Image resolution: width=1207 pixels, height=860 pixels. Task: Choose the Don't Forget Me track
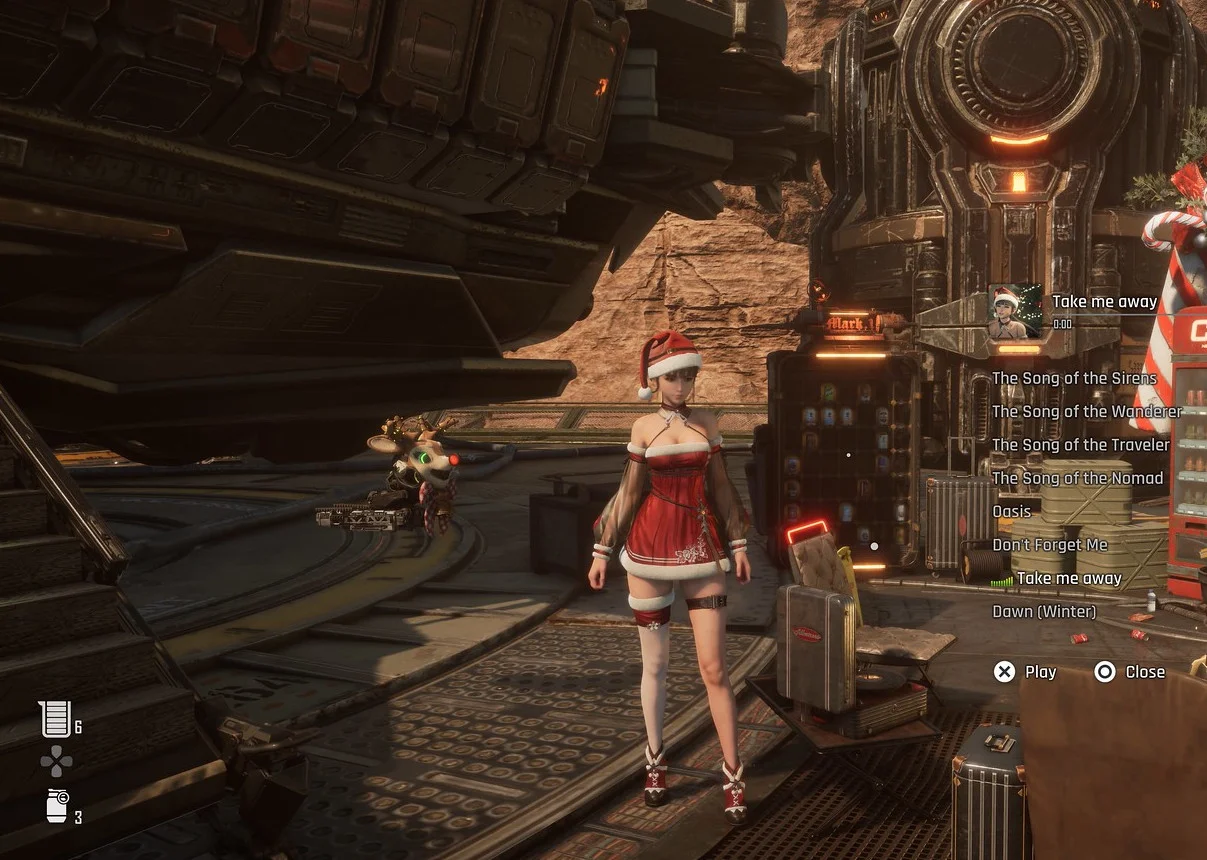click(1049, 545)
